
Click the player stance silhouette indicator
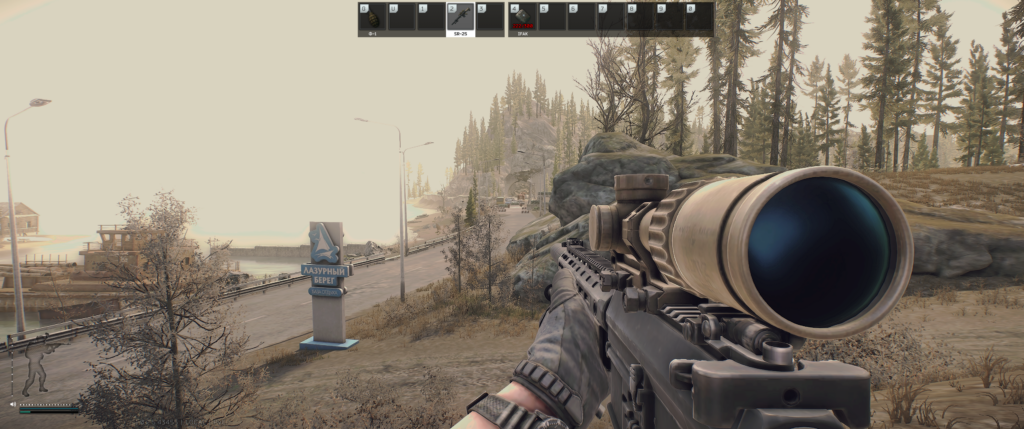click(x=35, y=368)
